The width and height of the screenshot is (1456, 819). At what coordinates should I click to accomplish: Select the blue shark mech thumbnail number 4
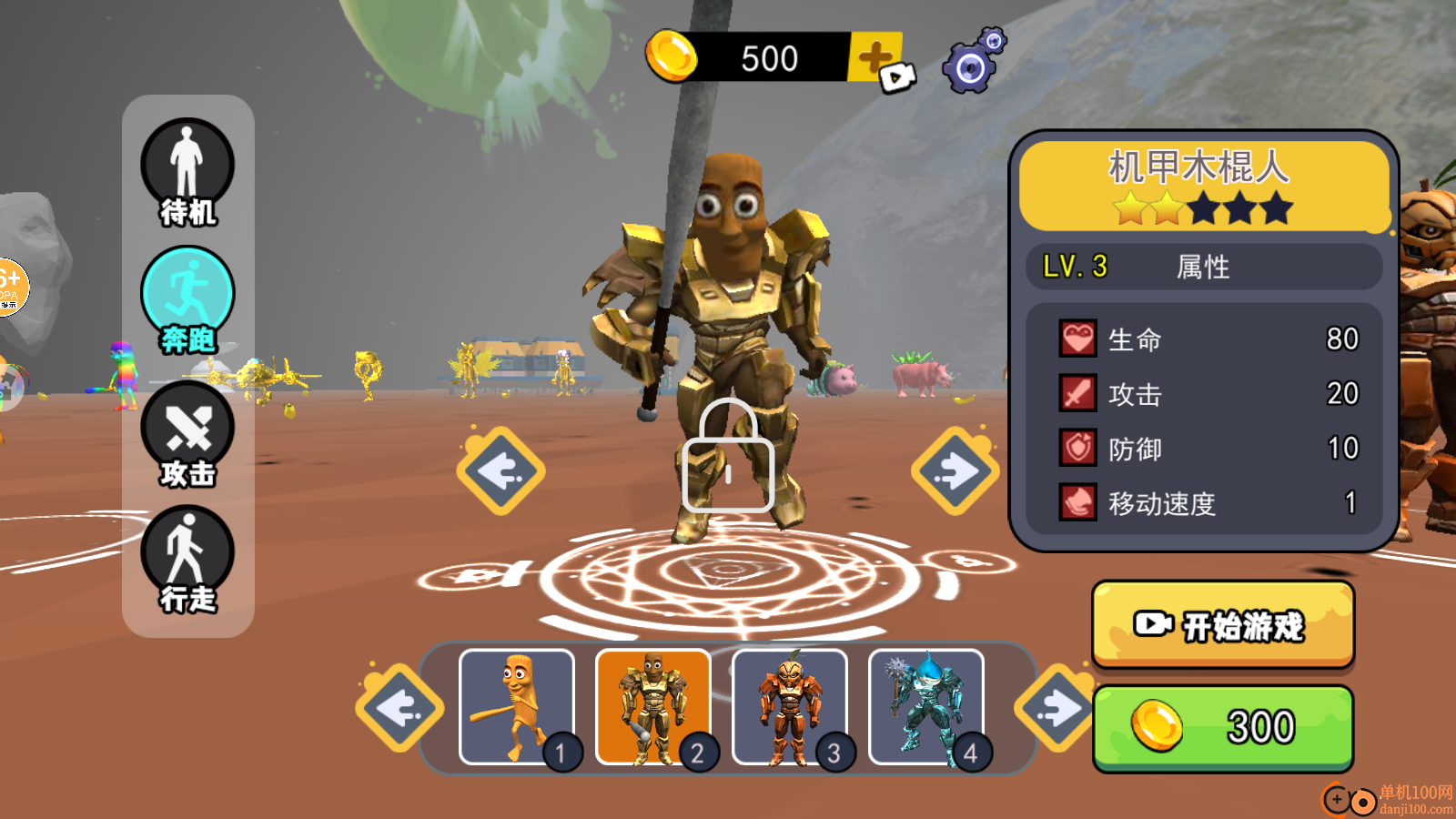click(x=925, y=707)
